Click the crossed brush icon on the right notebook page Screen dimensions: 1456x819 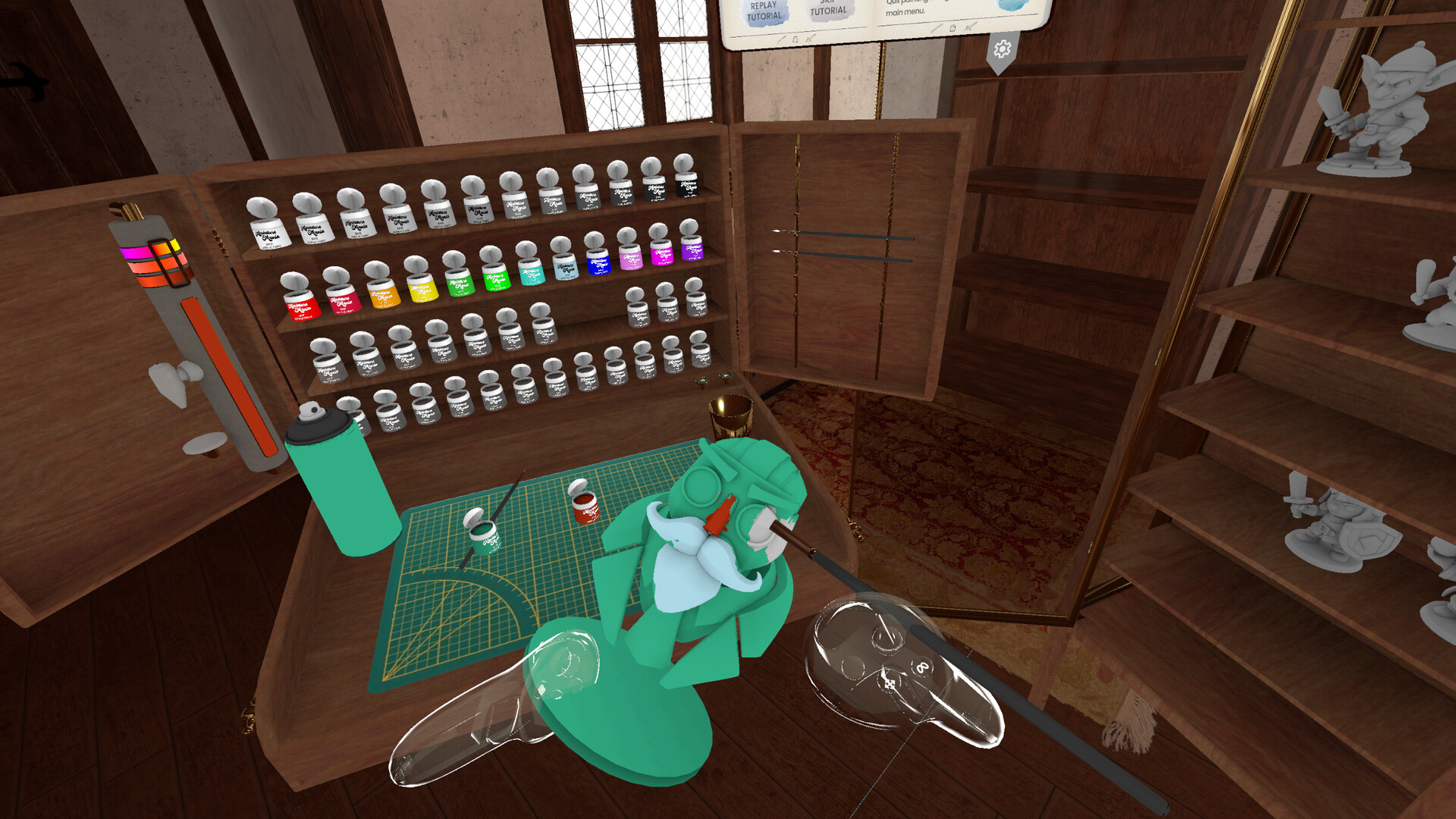[x=968, y=28]
